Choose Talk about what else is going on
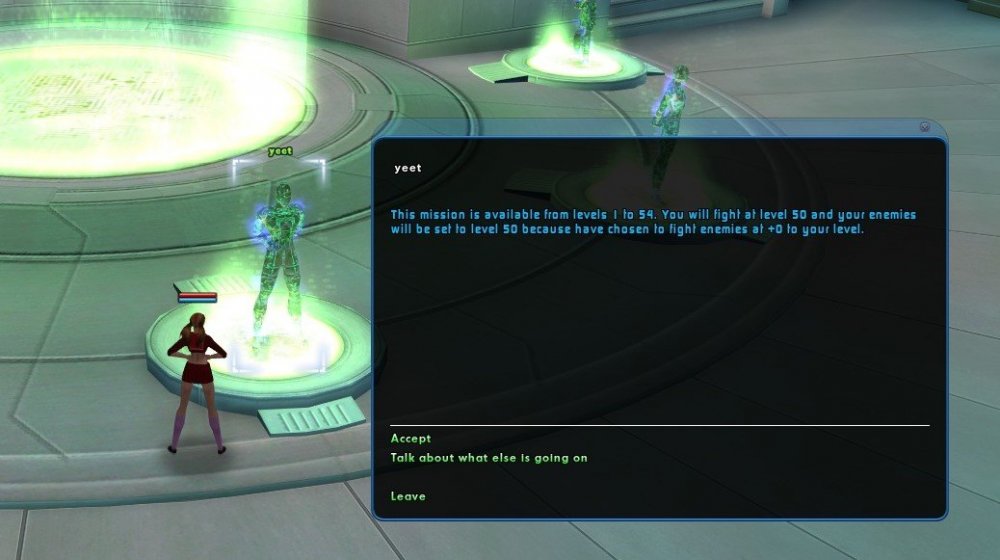The image size is (1000, 560). (489, 458)
